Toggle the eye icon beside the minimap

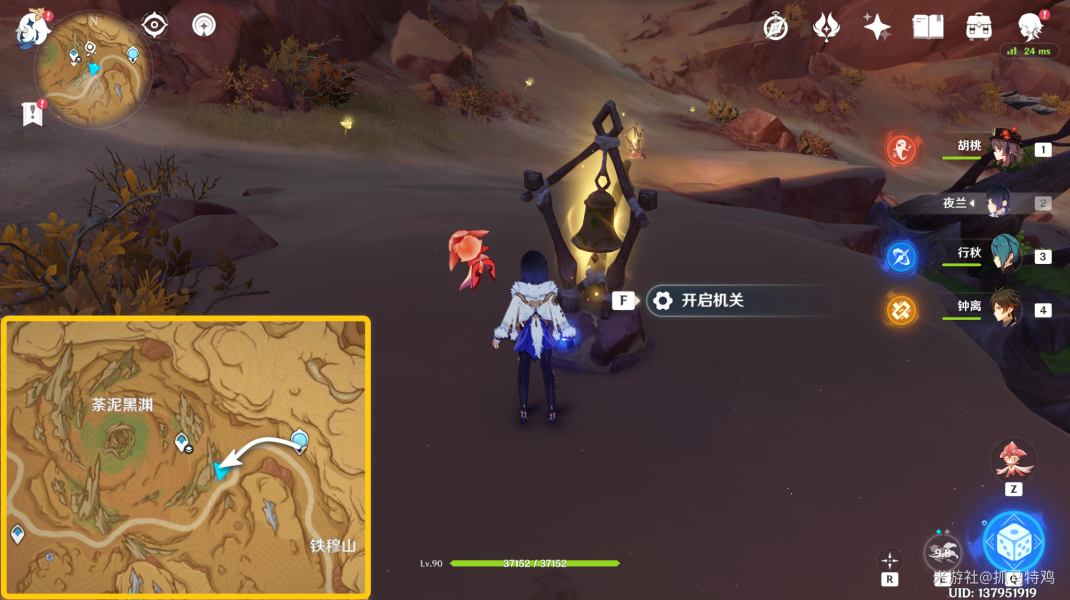pyautogui.click(x=155, y=25)
